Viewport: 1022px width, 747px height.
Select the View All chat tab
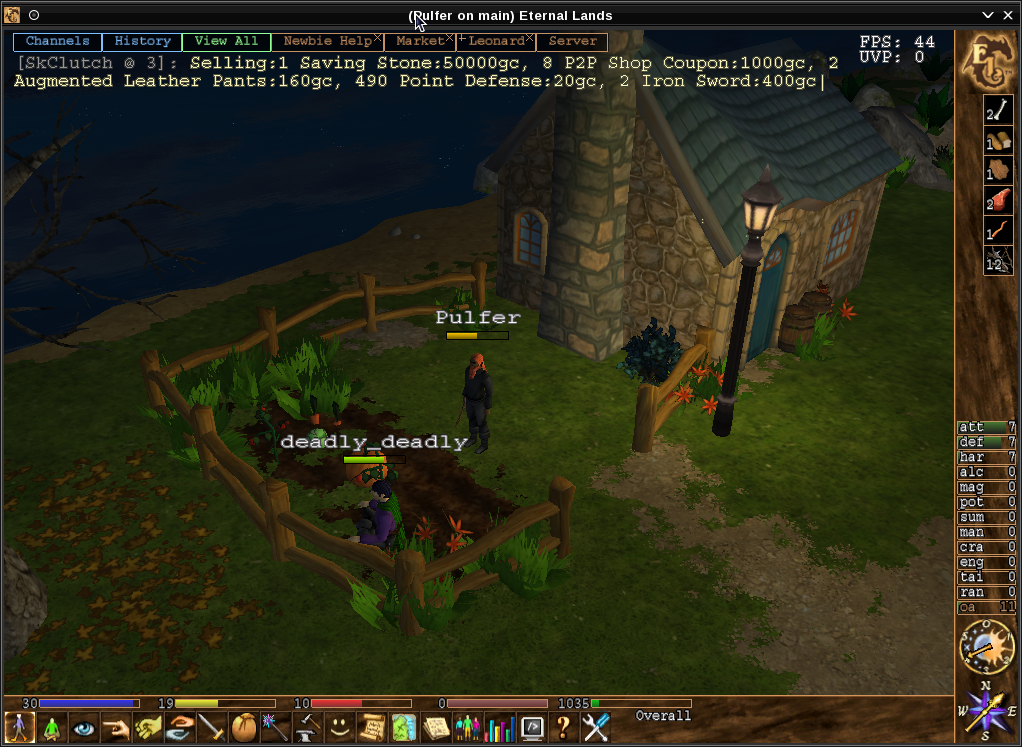coord(226,41)
